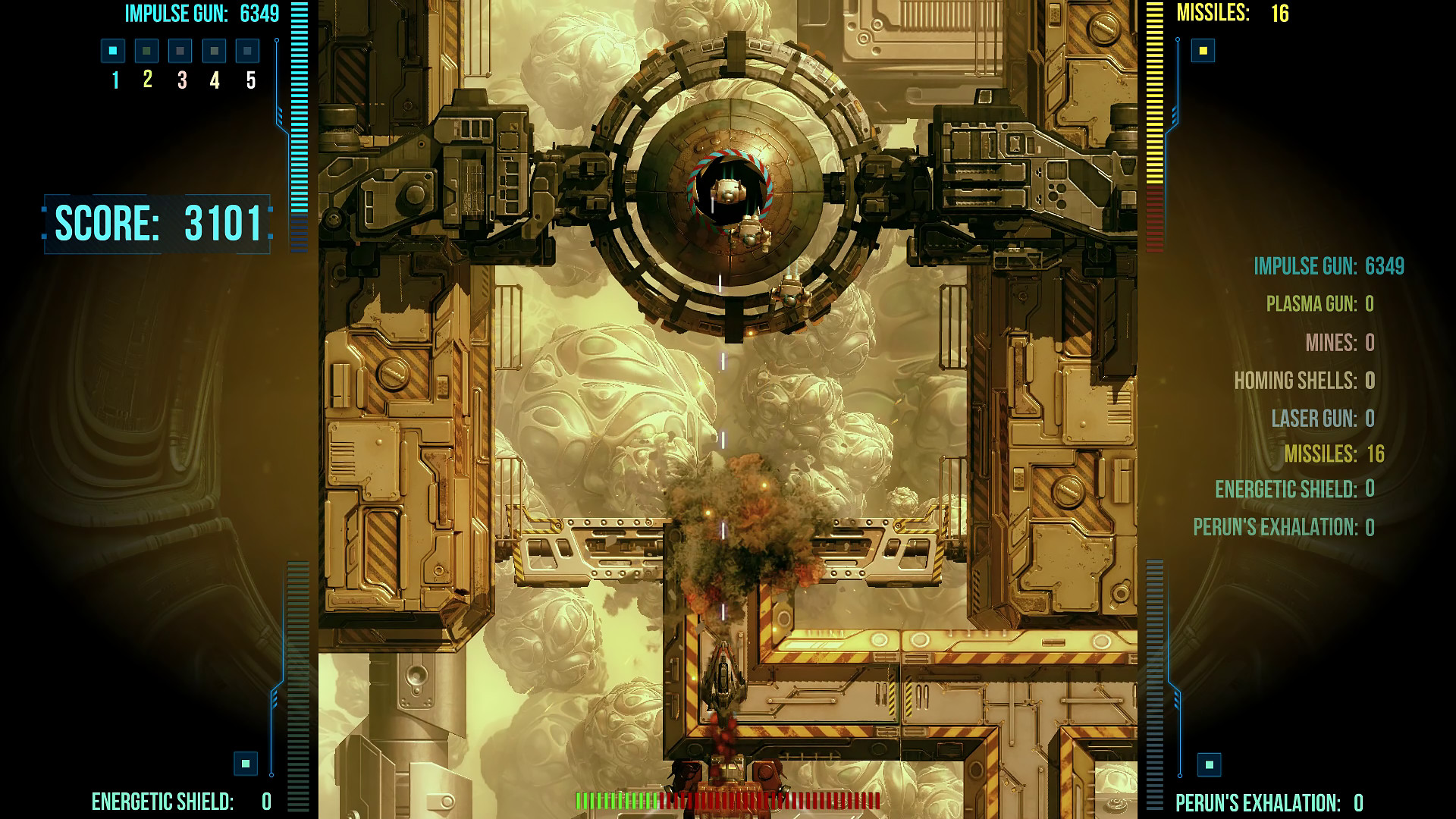
Task: Select weapon slot 2
Action: (x=146, y=52)
